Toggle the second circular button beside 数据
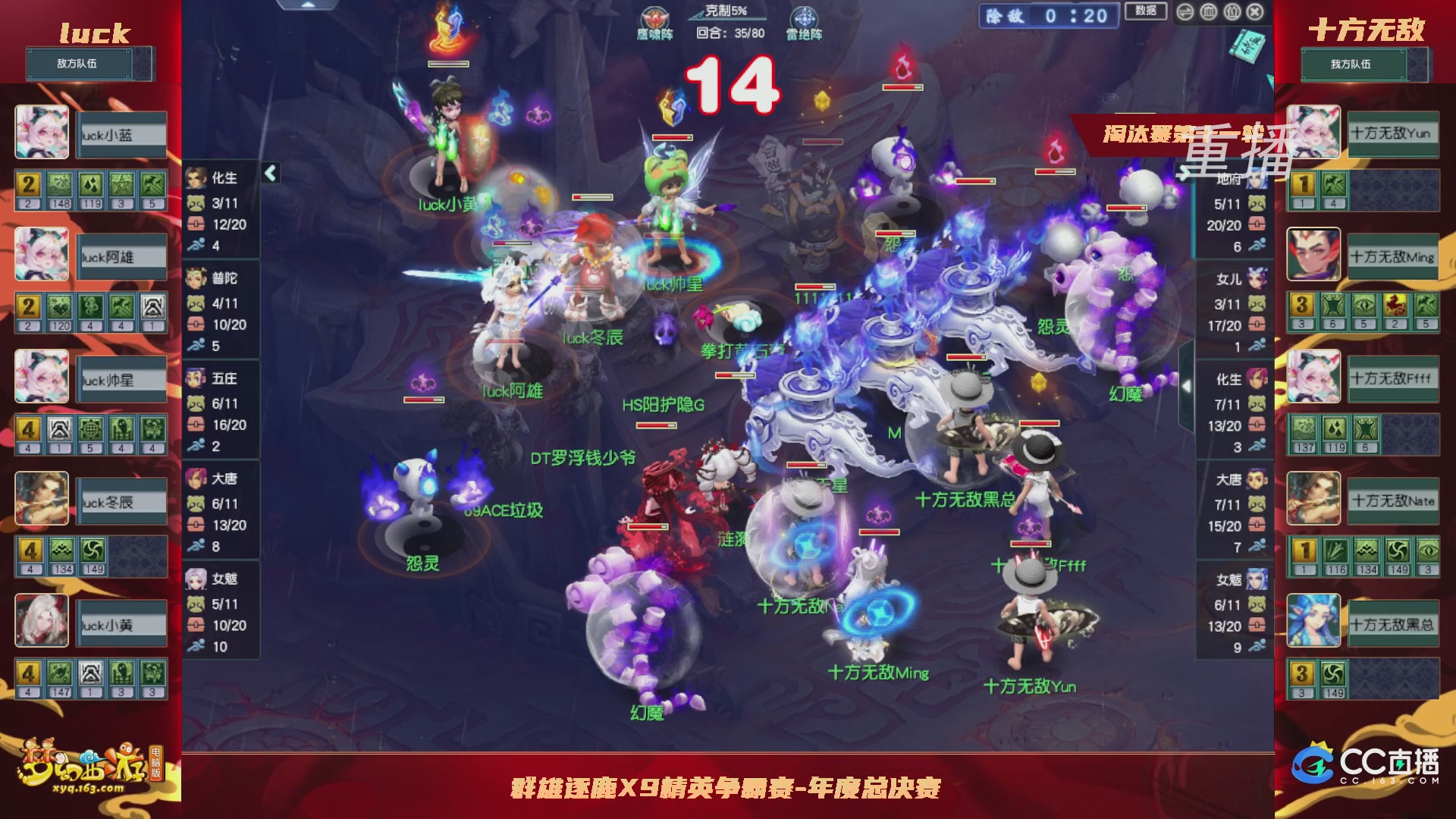This screenshot has height=819, width=1456. click(1208, 11)
